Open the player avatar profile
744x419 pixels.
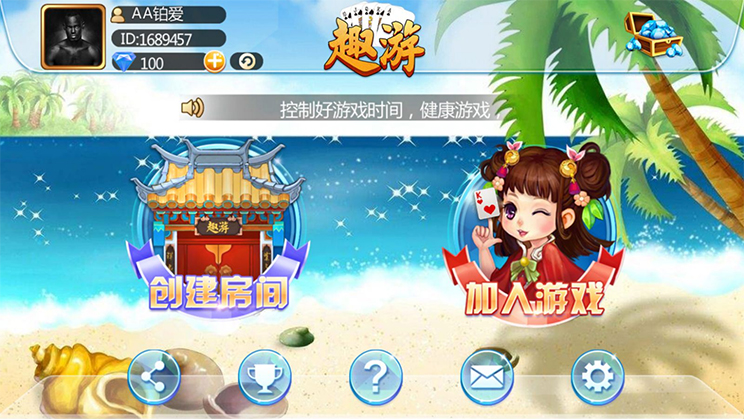(x=73, y=37)
